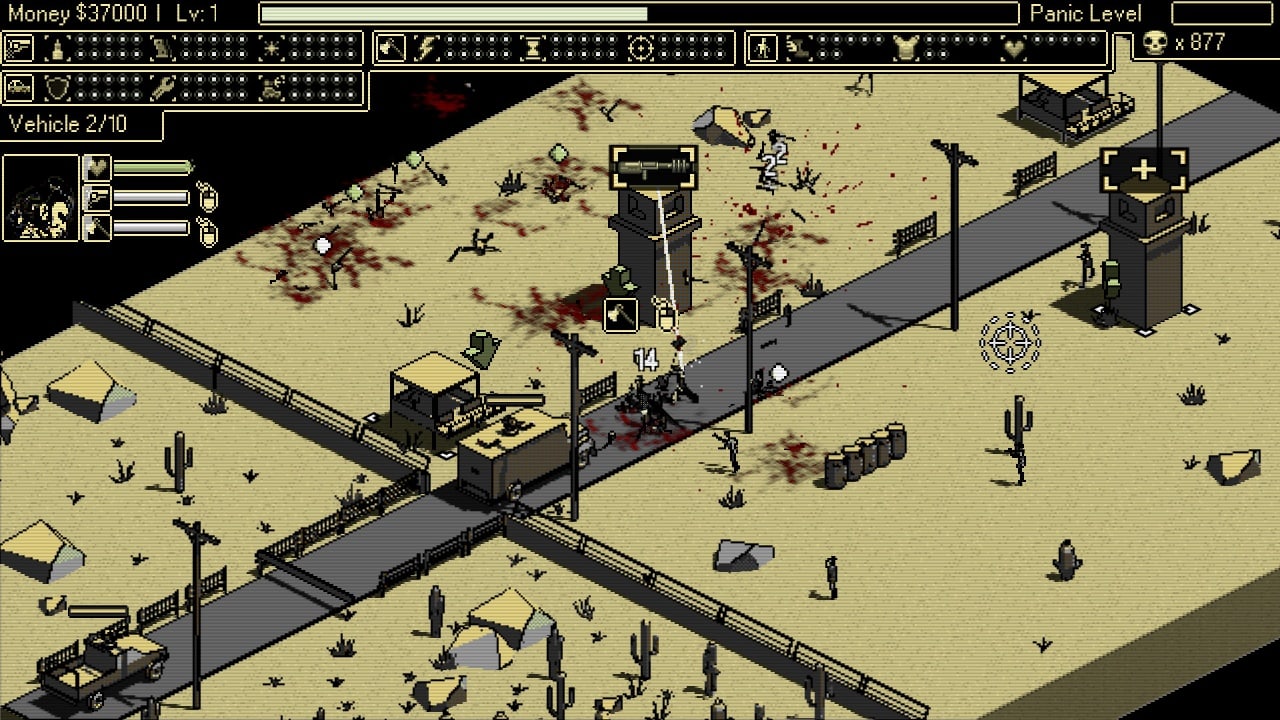Viewport: 1280px width, 720px height.
Task: Select the axe slot beside the portrait
Action: tap(97, 228)
